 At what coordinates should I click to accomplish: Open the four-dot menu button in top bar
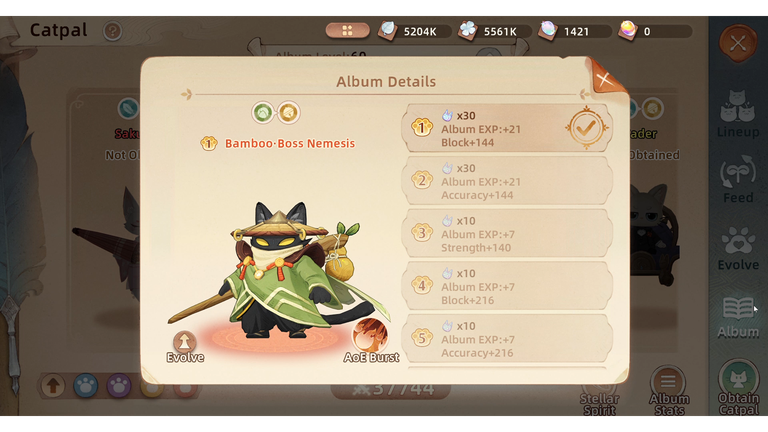[347, 31]
